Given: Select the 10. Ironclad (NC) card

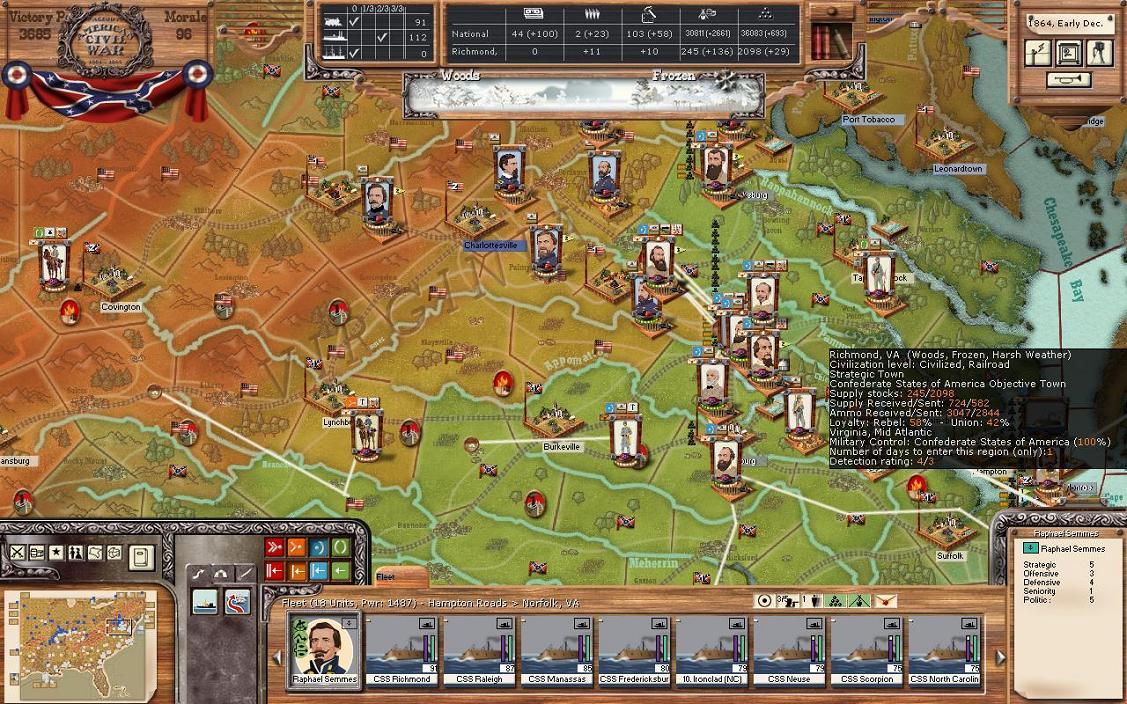Looking at the screenshot, I should 713,649.
